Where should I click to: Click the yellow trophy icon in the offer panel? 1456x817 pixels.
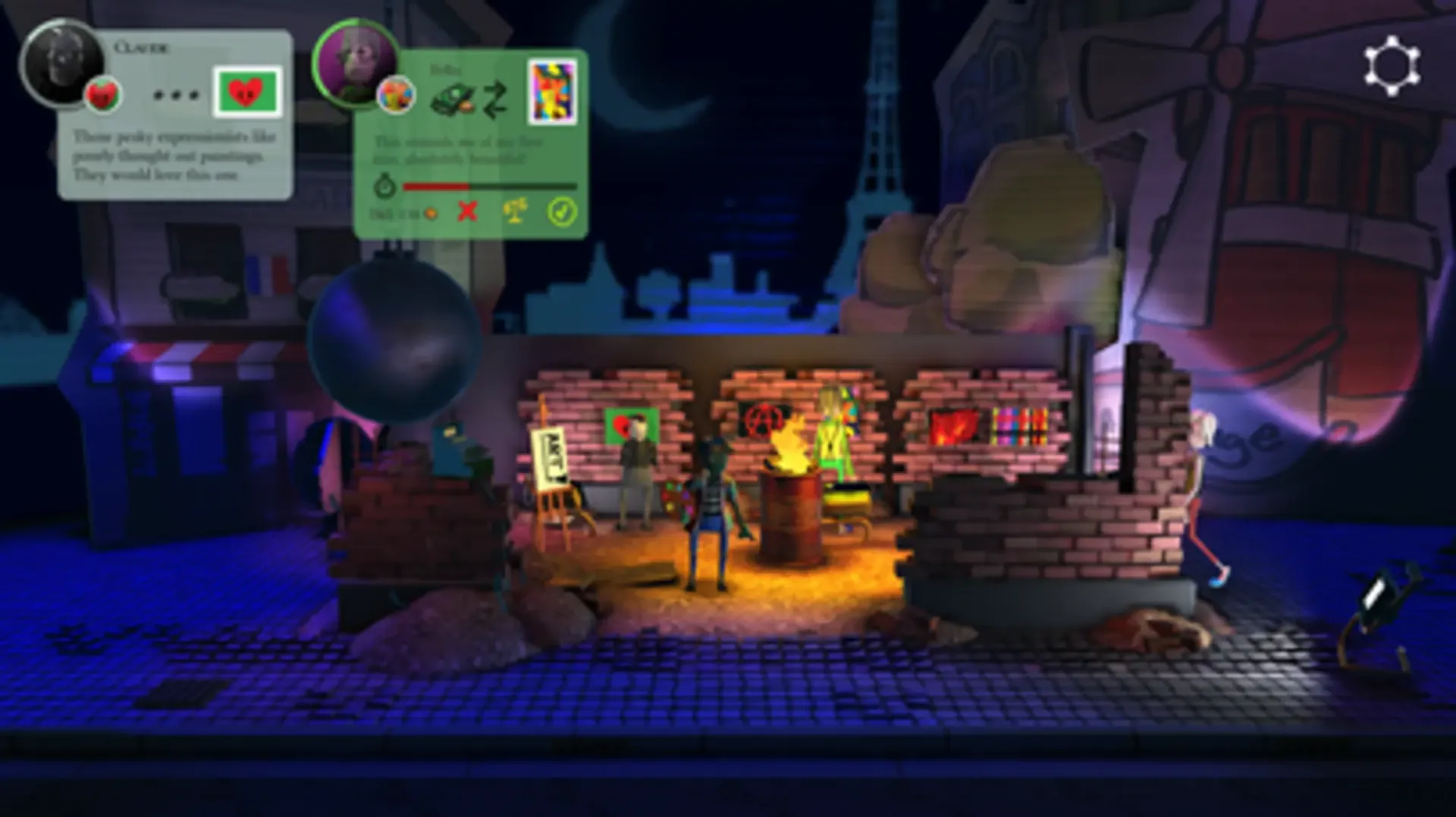pyautogui.click(x=515, y=211)
